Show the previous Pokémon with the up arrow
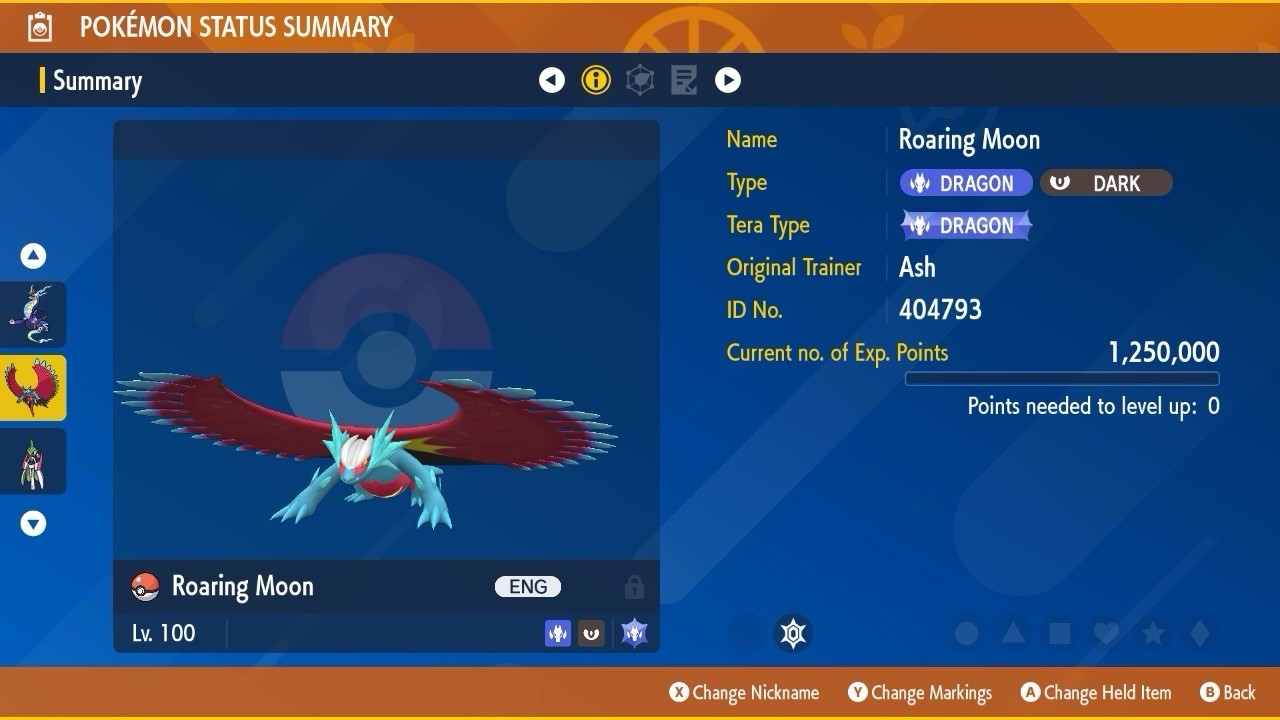The image size is (1280, 720). pos(34,257)
